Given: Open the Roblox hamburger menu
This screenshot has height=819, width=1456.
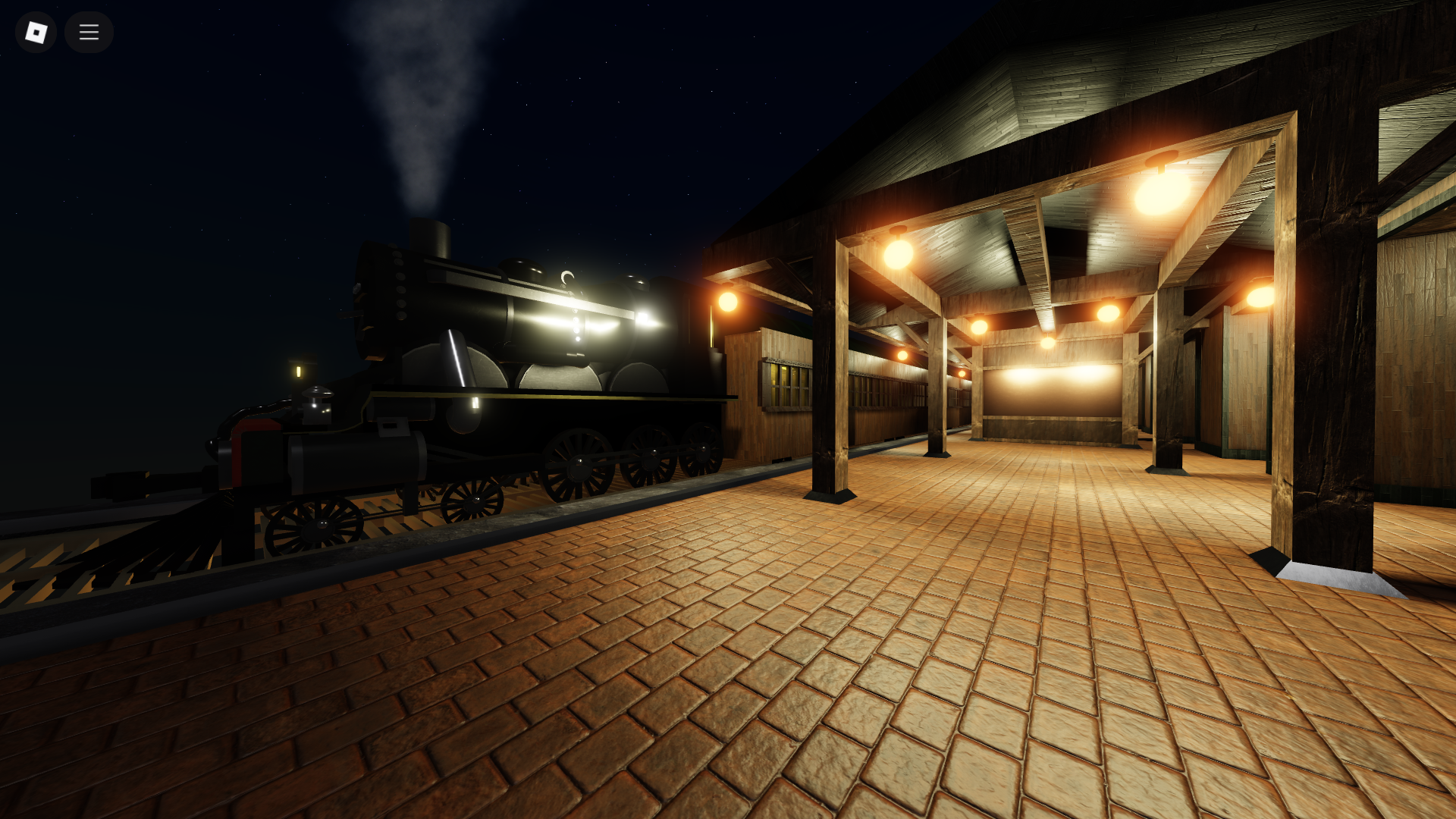Looking at the screenshot, I should coord(89,33).
